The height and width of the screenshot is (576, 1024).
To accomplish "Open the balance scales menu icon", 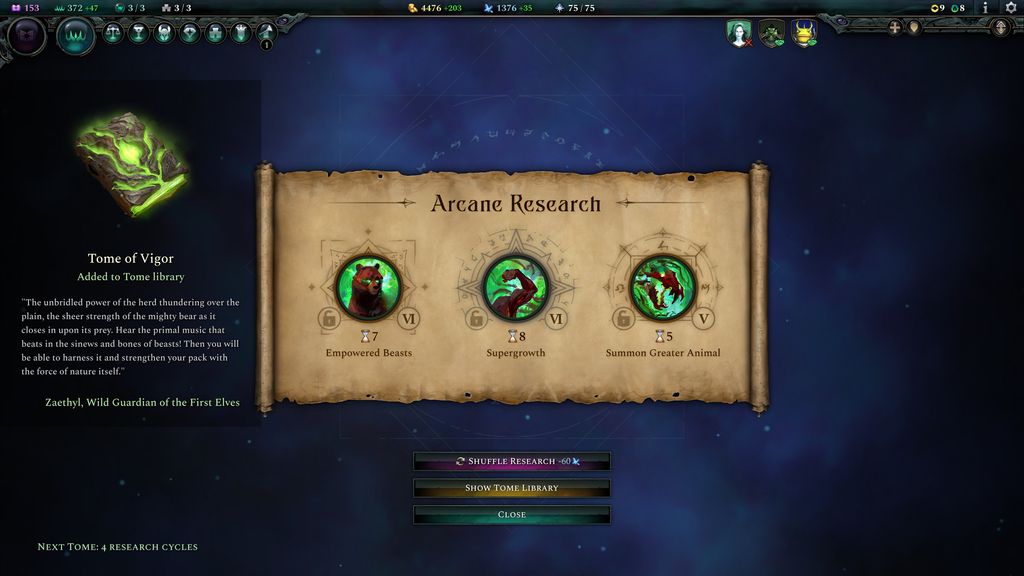I will point(114,33).
